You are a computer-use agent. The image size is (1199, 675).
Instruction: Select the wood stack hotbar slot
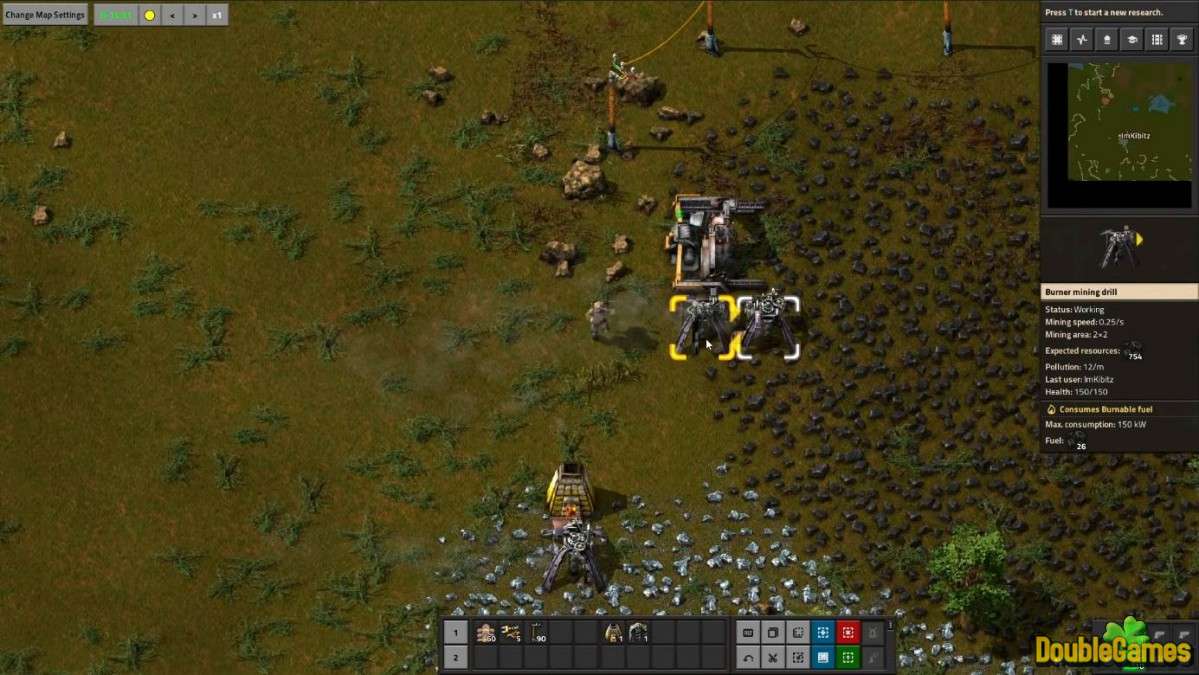click(x=486, y=632)
